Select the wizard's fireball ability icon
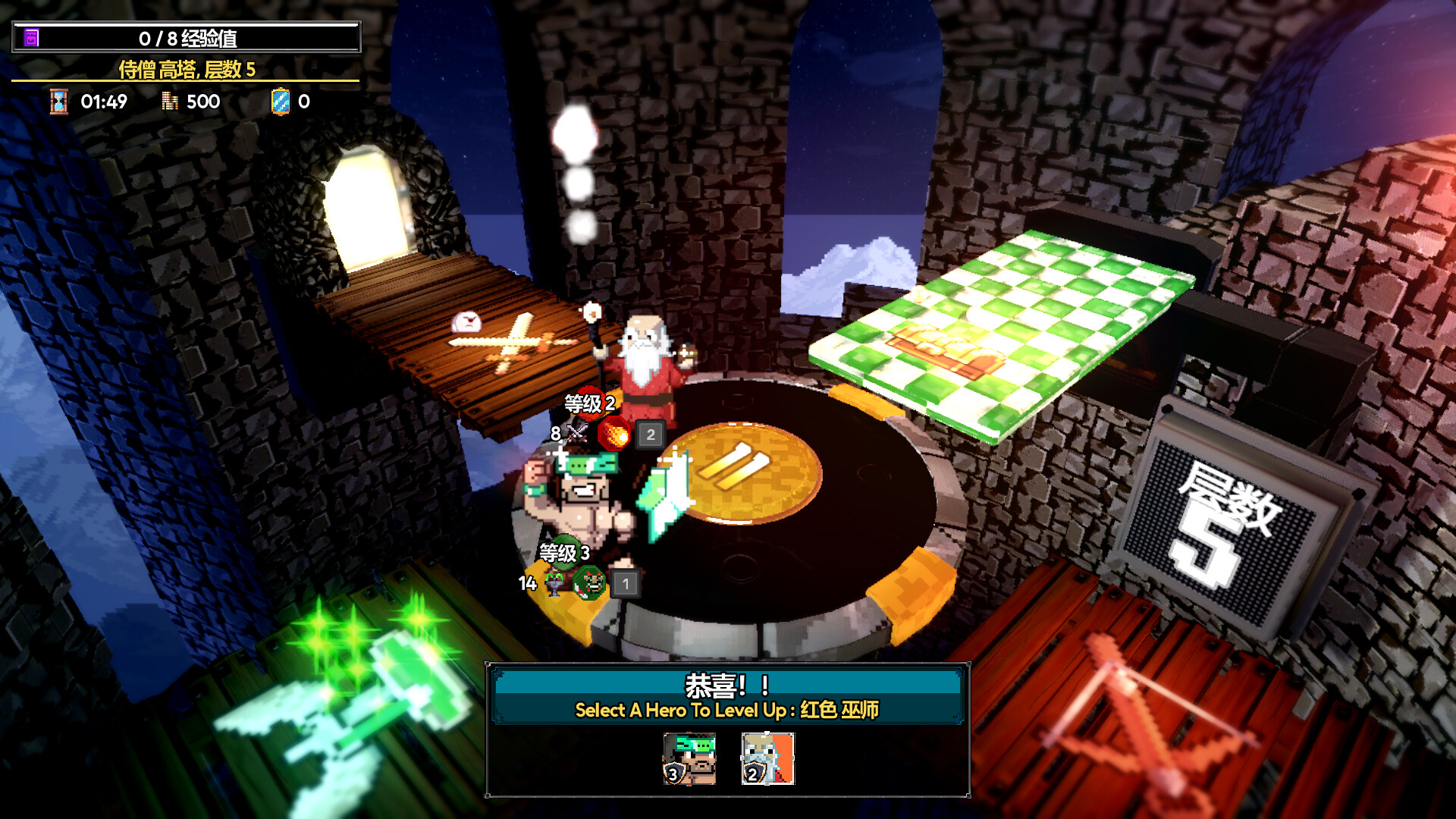 614,433
